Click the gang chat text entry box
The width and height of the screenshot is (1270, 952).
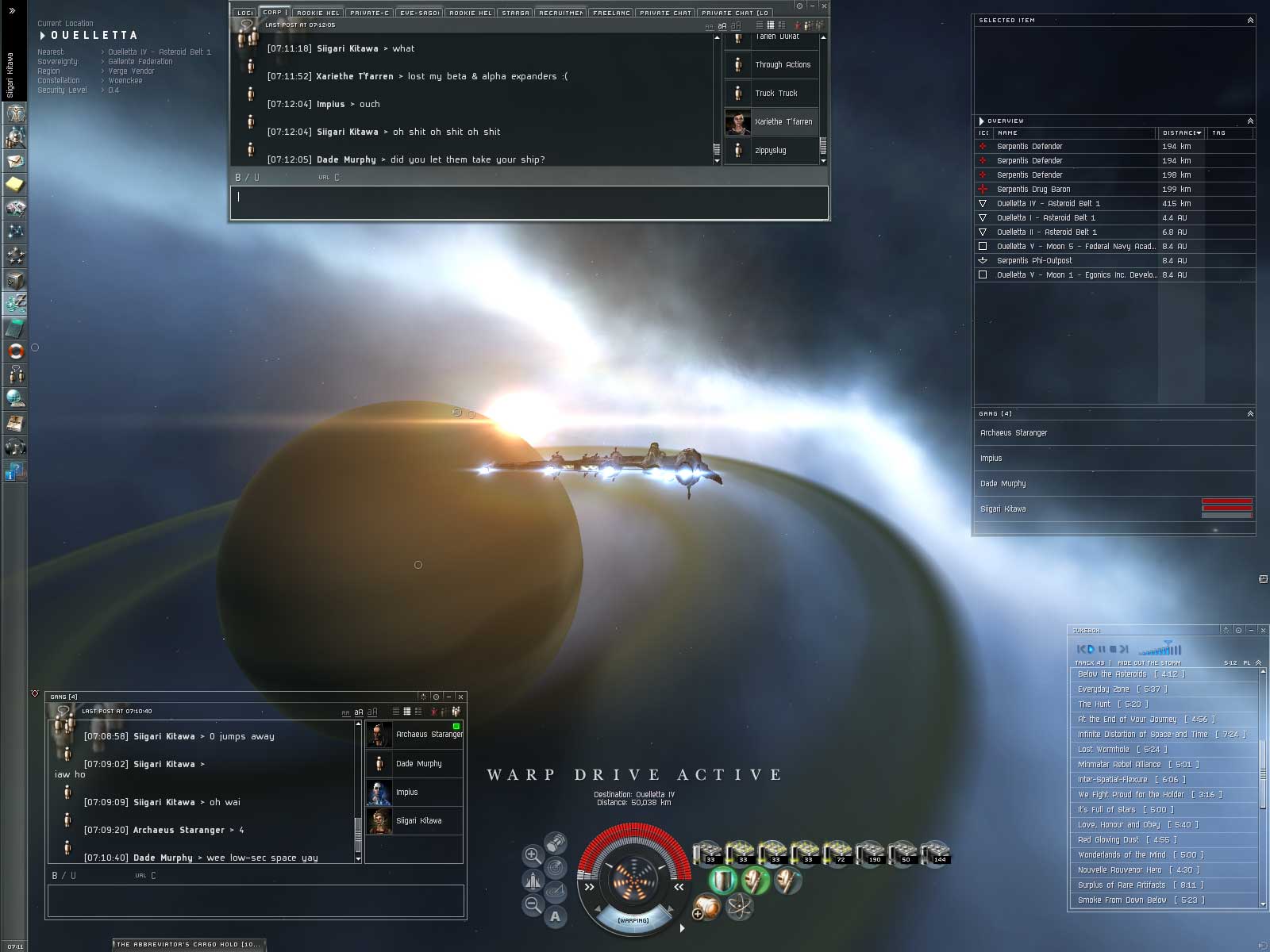click(x=256, y=900)
